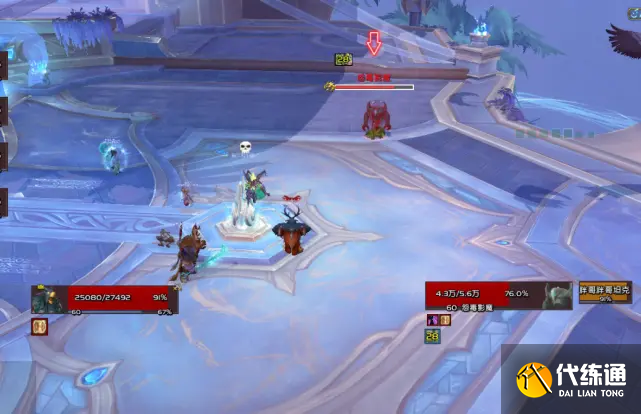The width and height of the screenshot is (641, 414).
Task: Click the target frame's enemy portrait
Action: click(558, 295)
